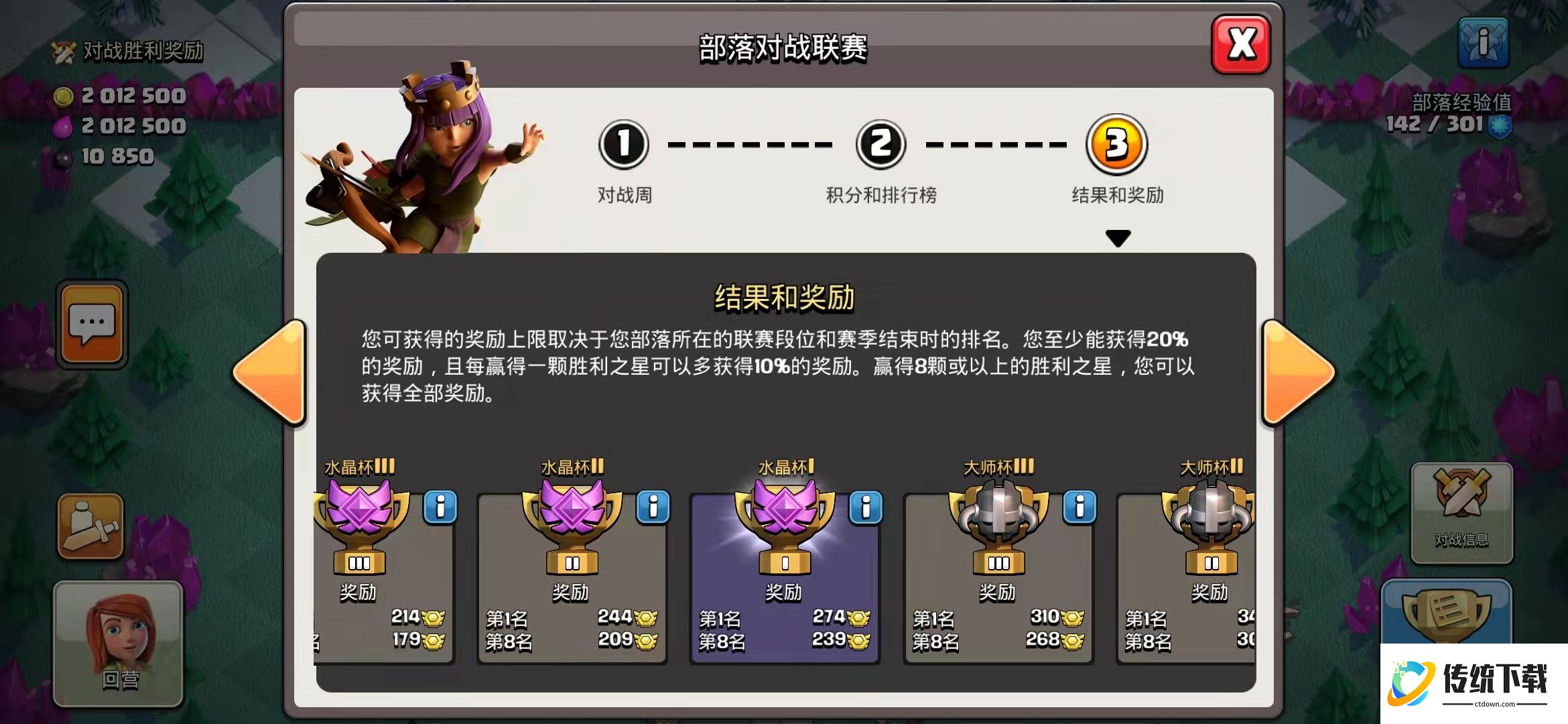Click the left orange arrow
The image size is (1568, 724).
(x=271, y=373)
